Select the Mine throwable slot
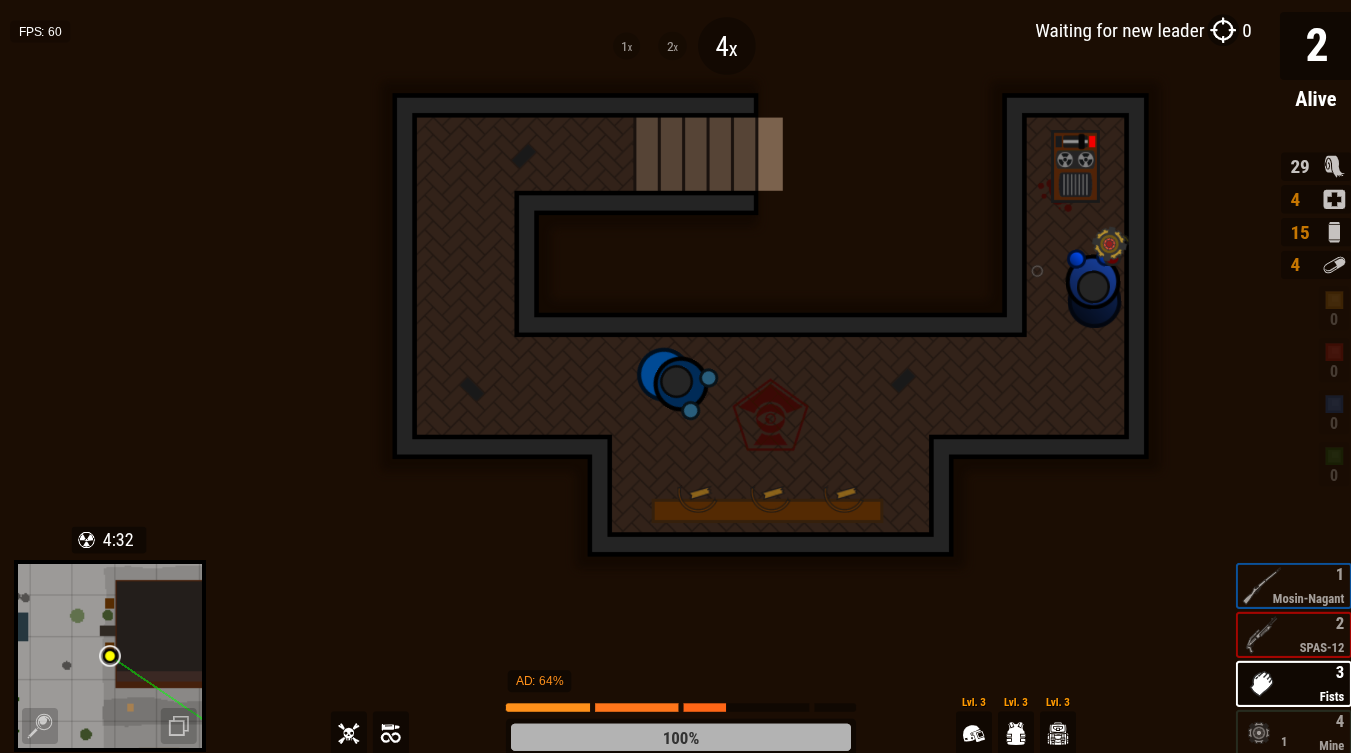 coord(1293,731)
